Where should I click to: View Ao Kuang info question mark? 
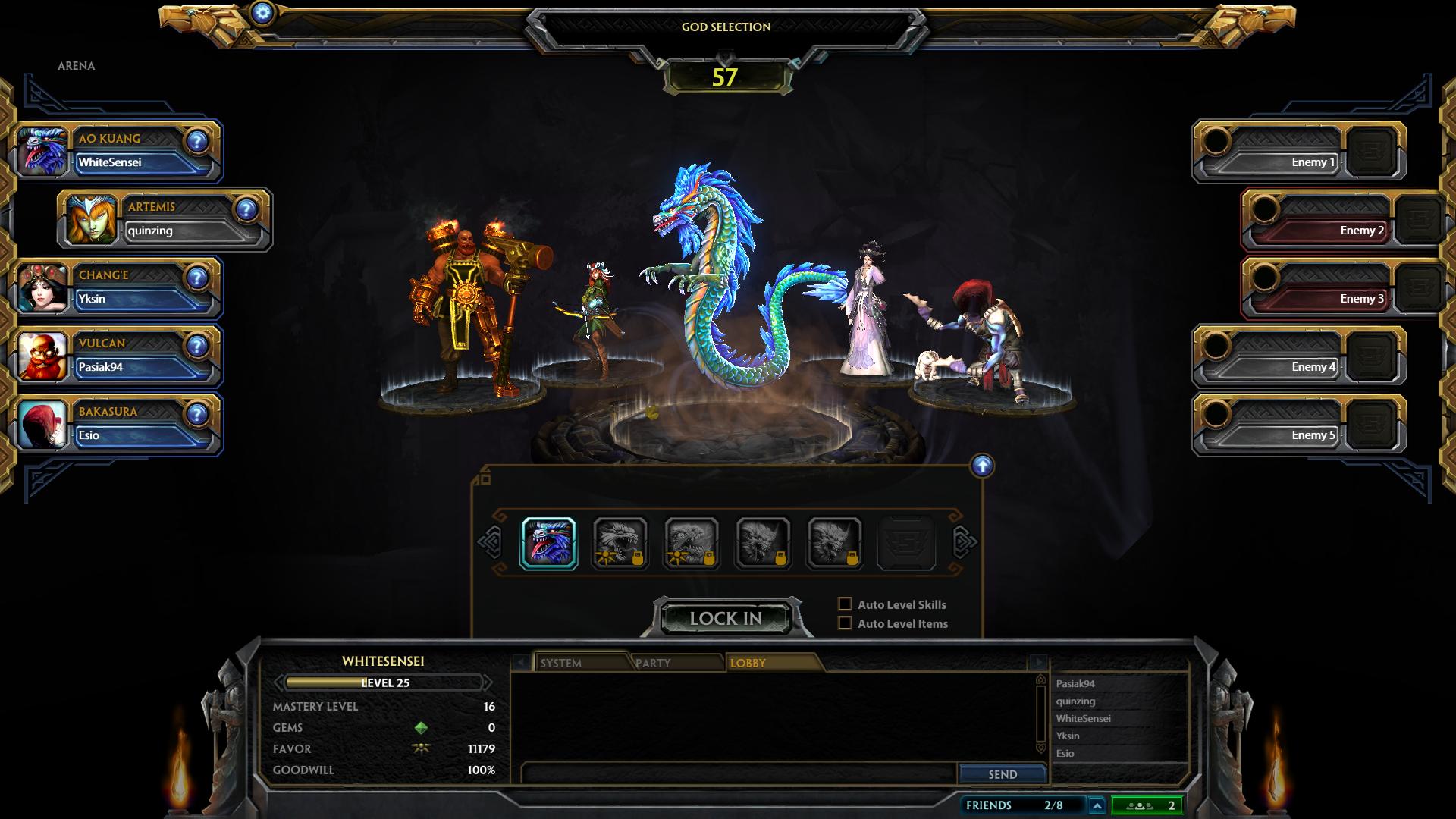pyautogui.click(x=197, y=141)
